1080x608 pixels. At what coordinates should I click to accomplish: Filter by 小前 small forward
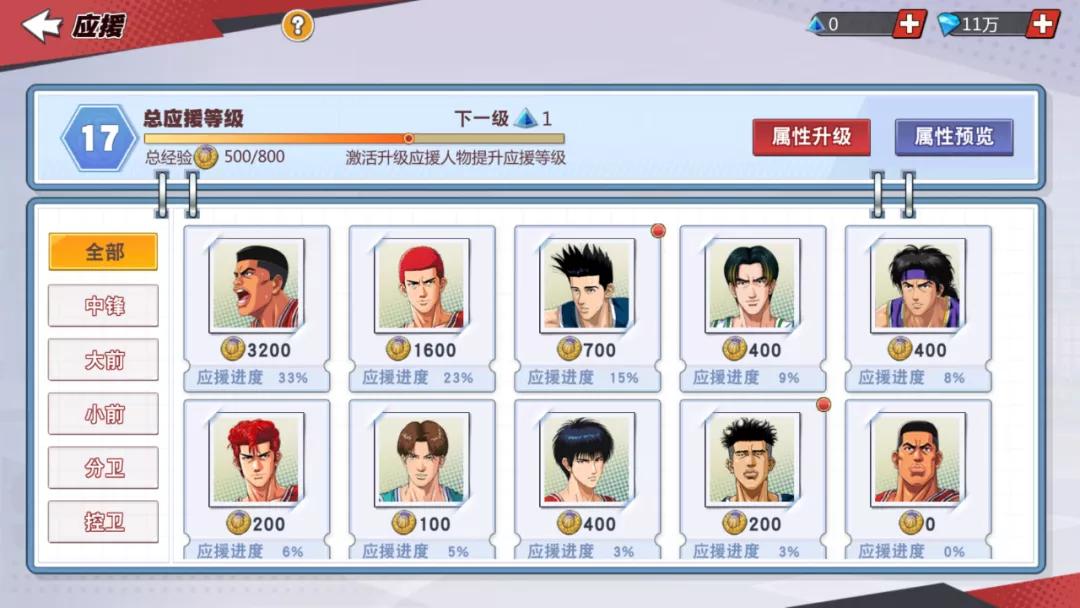click(104, 414)
